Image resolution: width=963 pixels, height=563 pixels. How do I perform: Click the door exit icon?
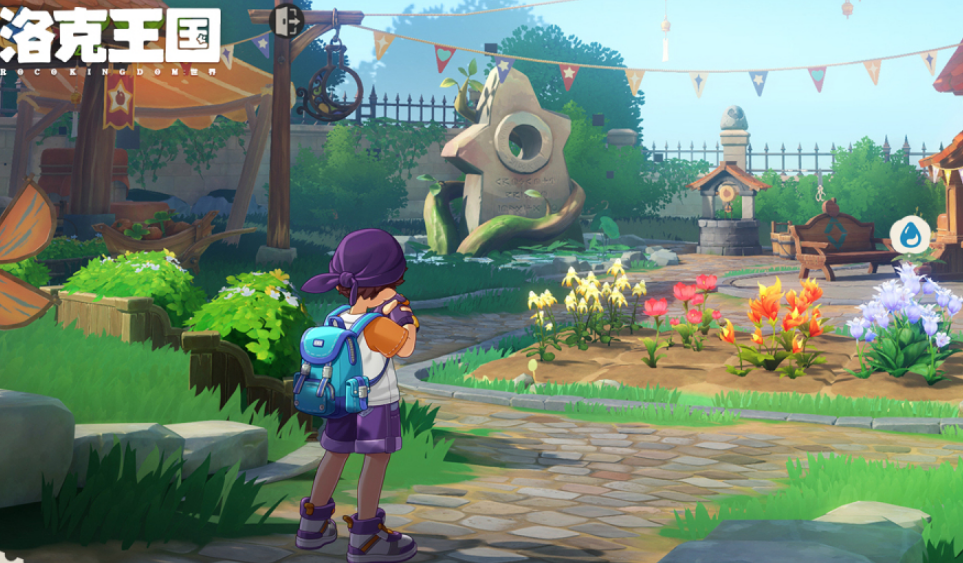coord(285,19)
